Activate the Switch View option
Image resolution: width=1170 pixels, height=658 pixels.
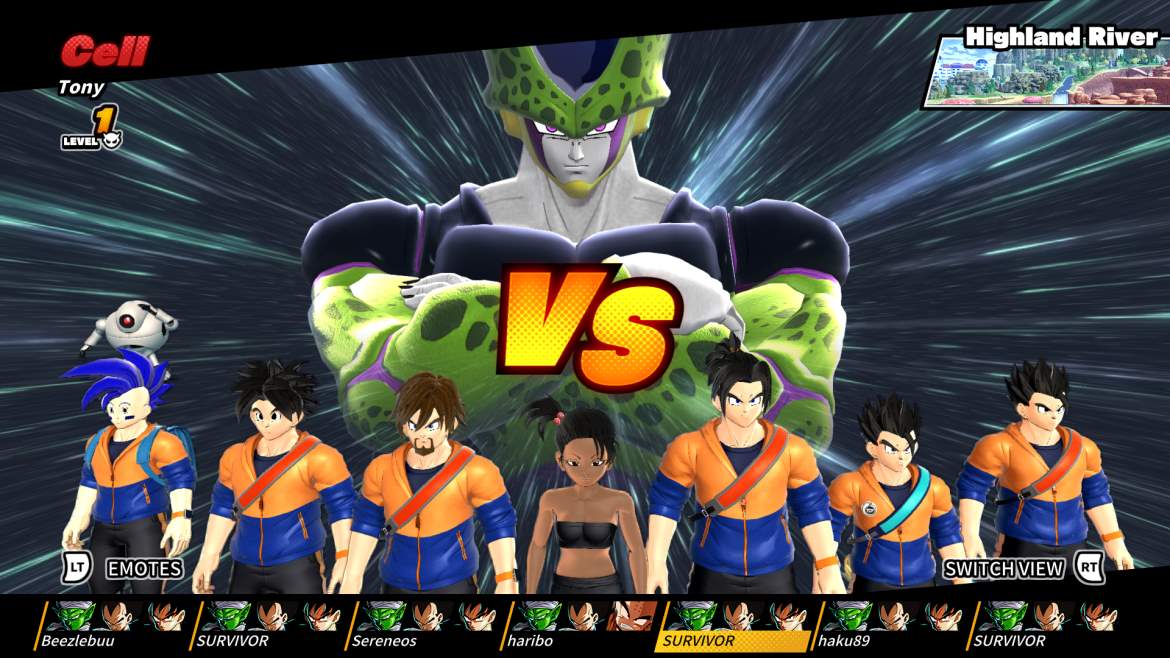pyautogui.click(x=1003, y=569)
